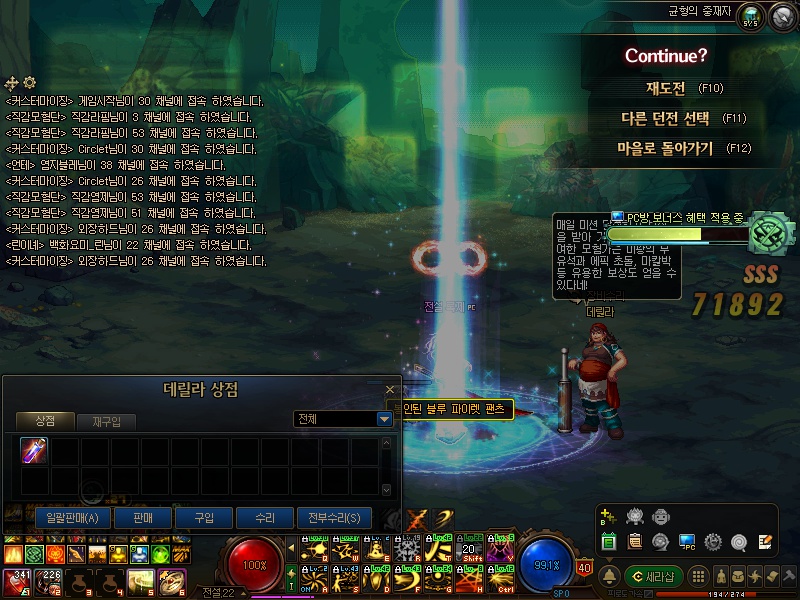Click the 구입 buy button

point(203,517)
